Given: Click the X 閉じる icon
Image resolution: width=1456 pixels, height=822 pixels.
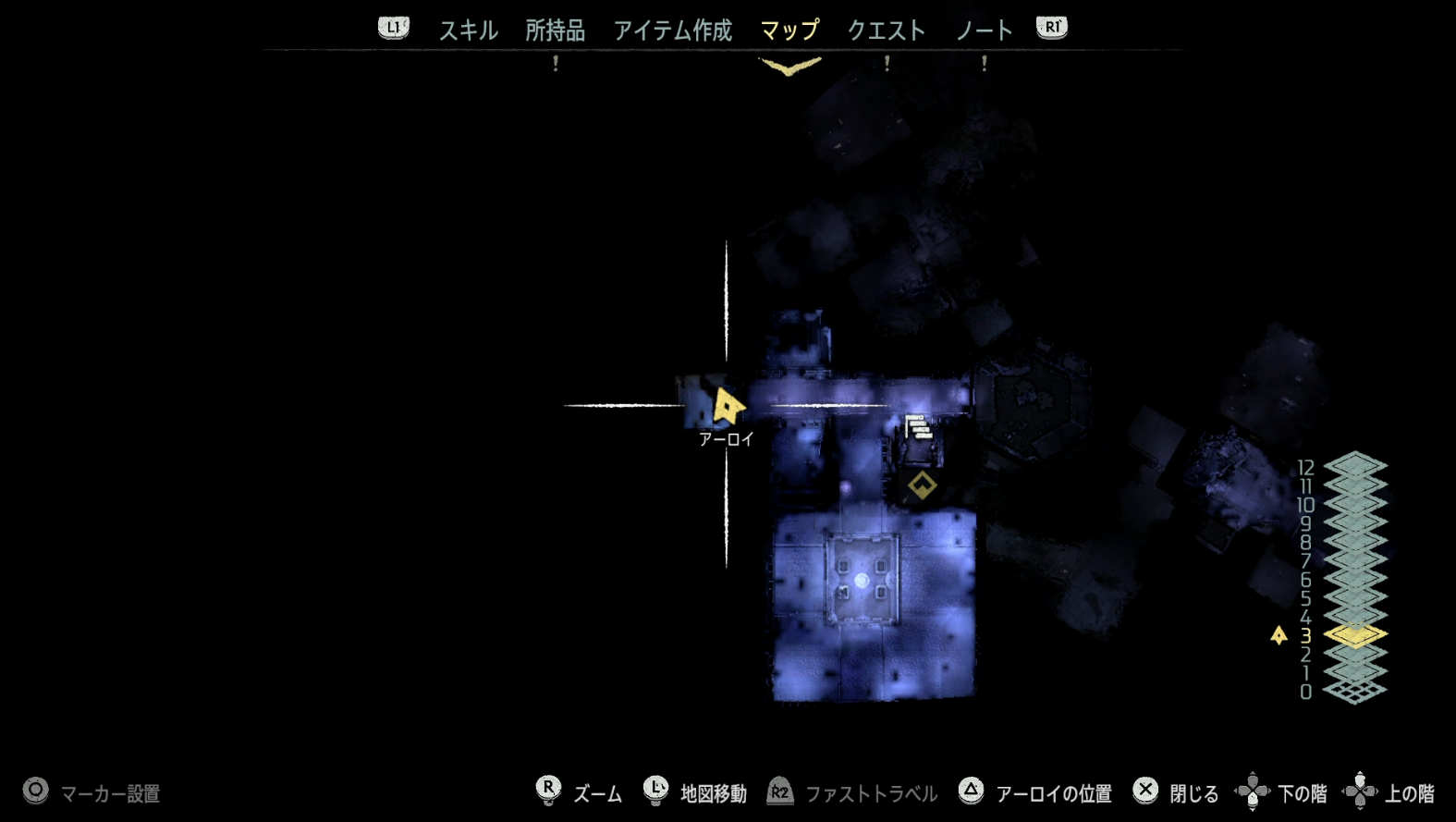Looking at the screenshot, I should click(1146, 791).
